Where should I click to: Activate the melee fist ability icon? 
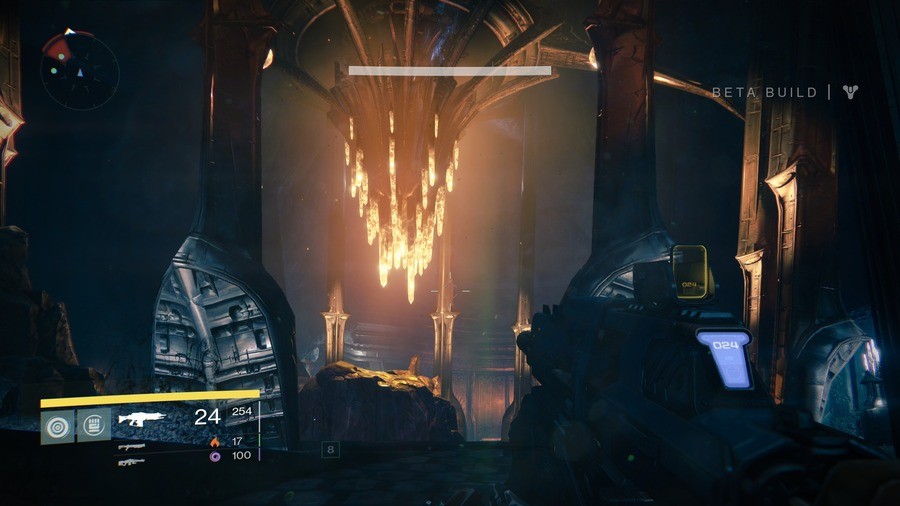pyautogui.click(x=94, y=424)
